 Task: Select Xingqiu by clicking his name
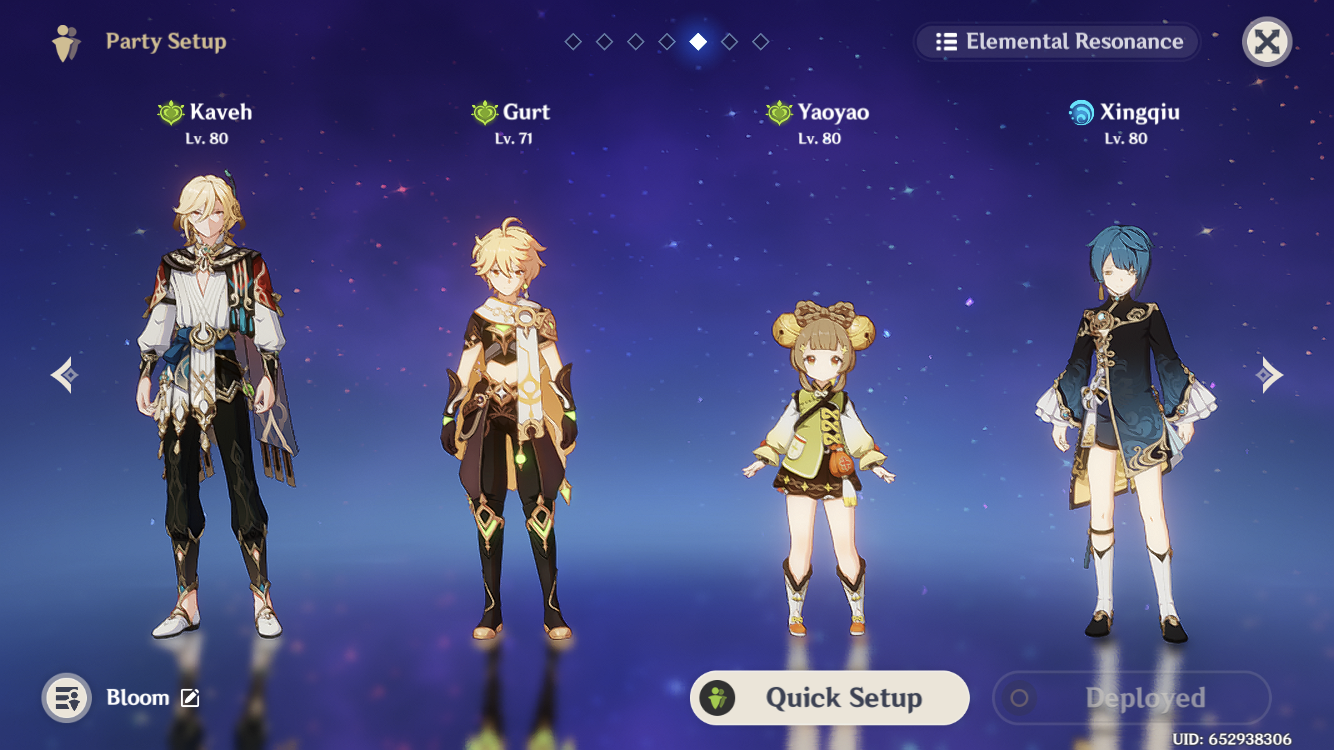[x=1140, y=111]
